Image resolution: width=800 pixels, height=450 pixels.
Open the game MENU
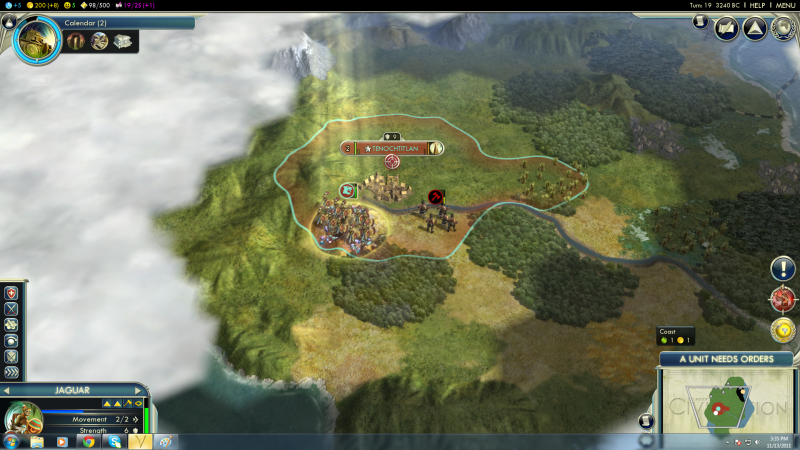786,5
